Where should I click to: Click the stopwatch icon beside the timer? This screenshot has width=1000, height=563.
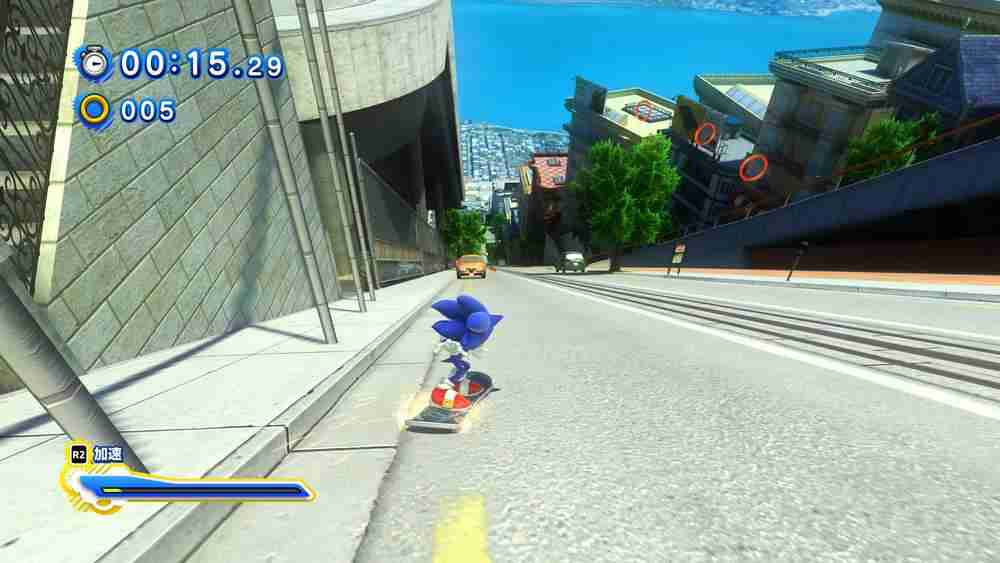coord(95,63)
